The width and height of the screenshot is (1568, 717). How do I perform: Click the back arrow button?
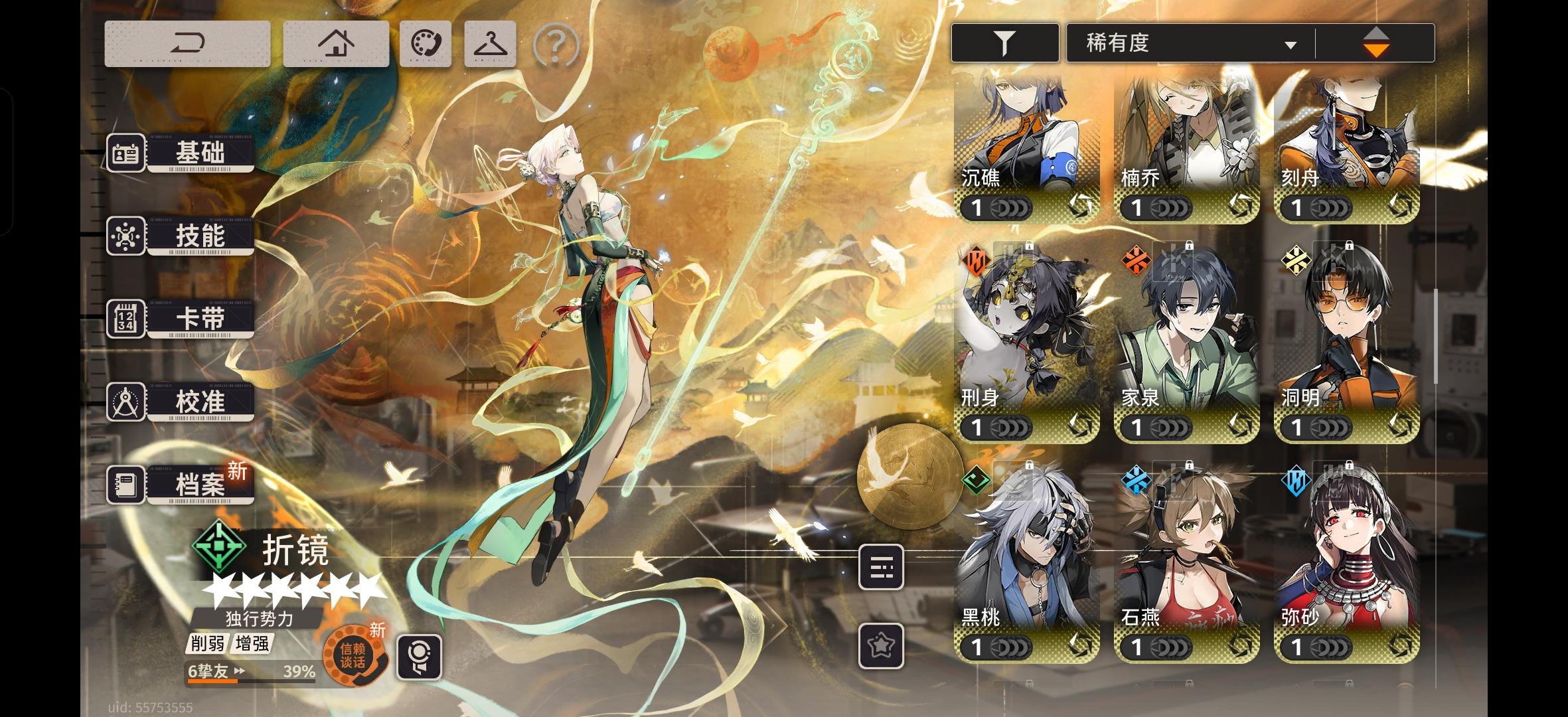click(x=188, y=42)
